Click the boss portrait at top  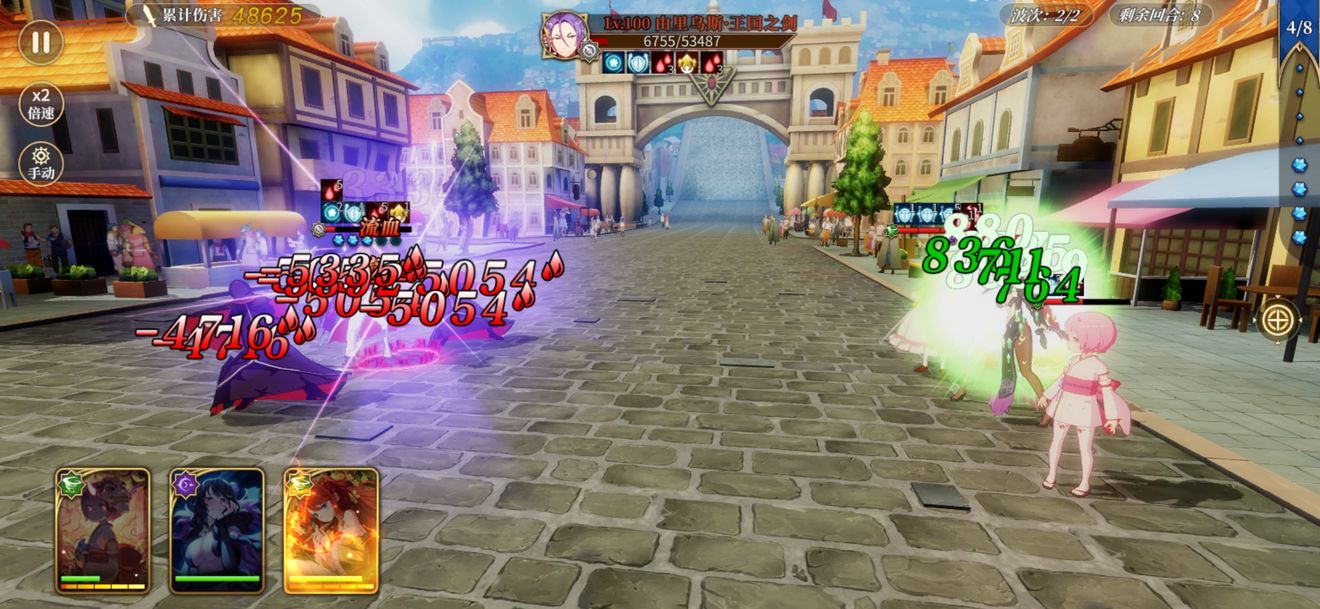pos(564,36)
